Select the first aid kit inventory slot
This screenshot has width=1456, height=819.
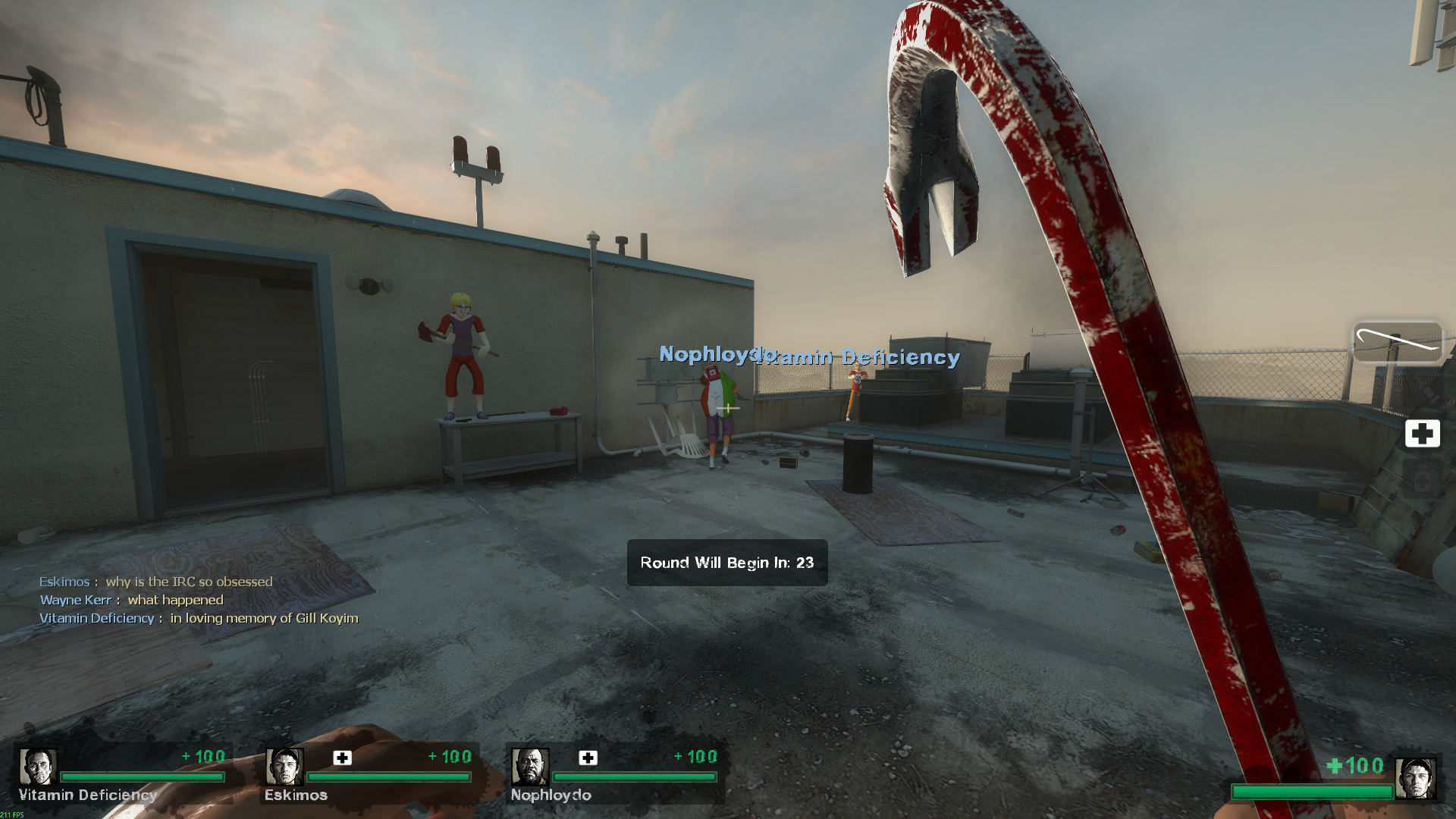point(1422,434)
